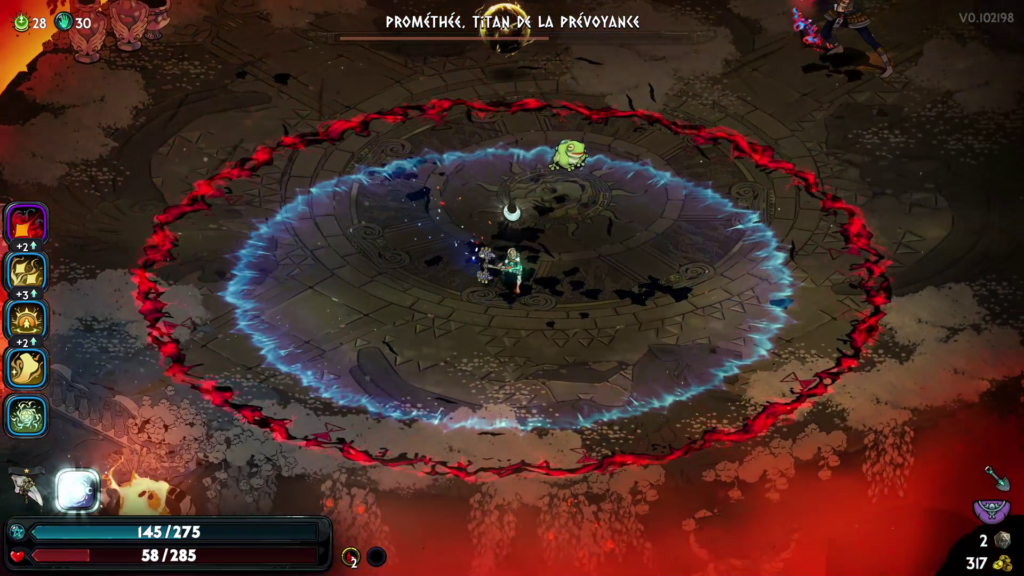Screen dimensions: 1024x576
Task: Click the gold coins currency icon
Action: (x=1002, y=563)
